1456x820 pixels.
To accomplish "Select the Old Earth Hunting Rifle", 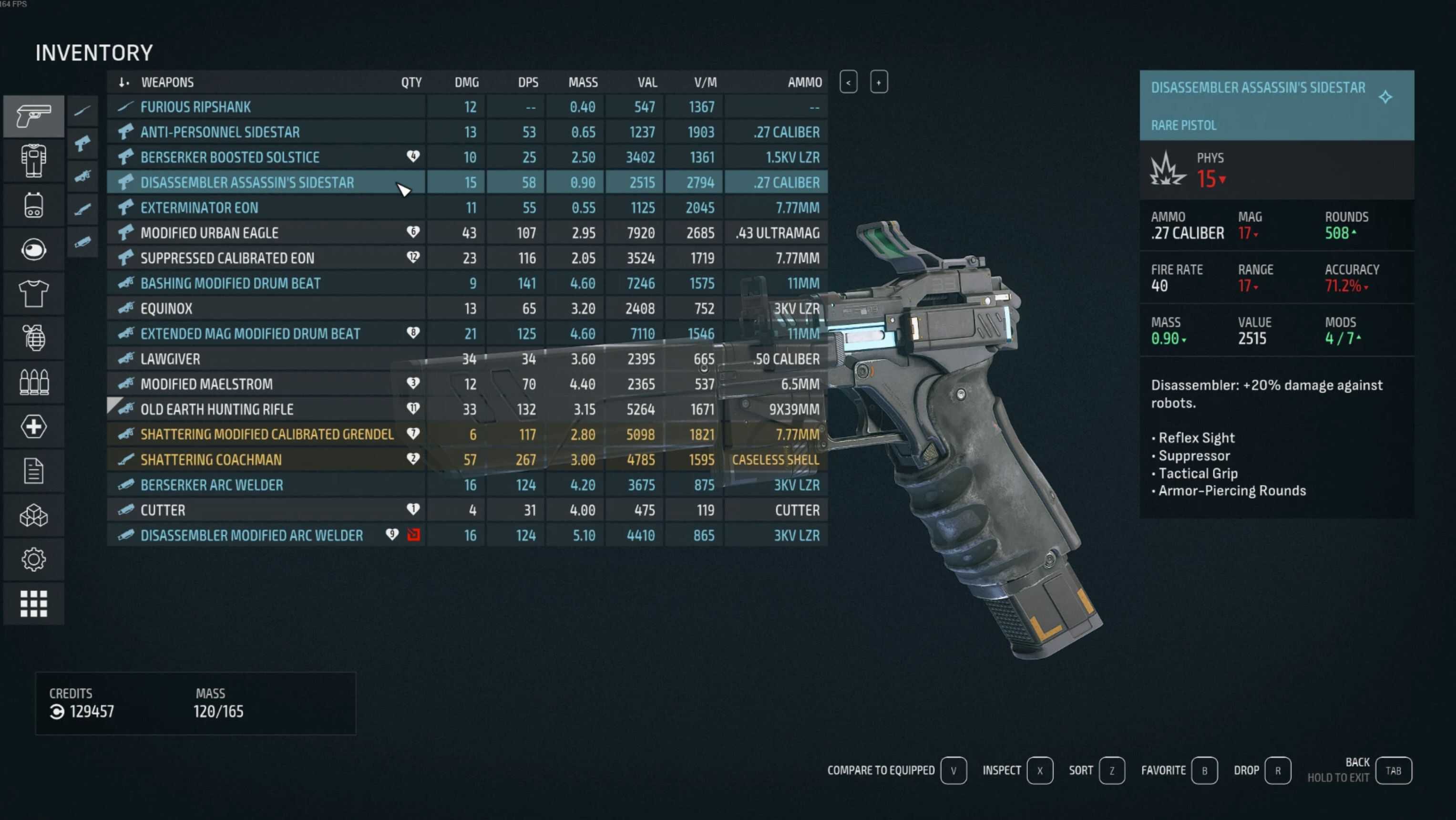I will tap(216, 409).
